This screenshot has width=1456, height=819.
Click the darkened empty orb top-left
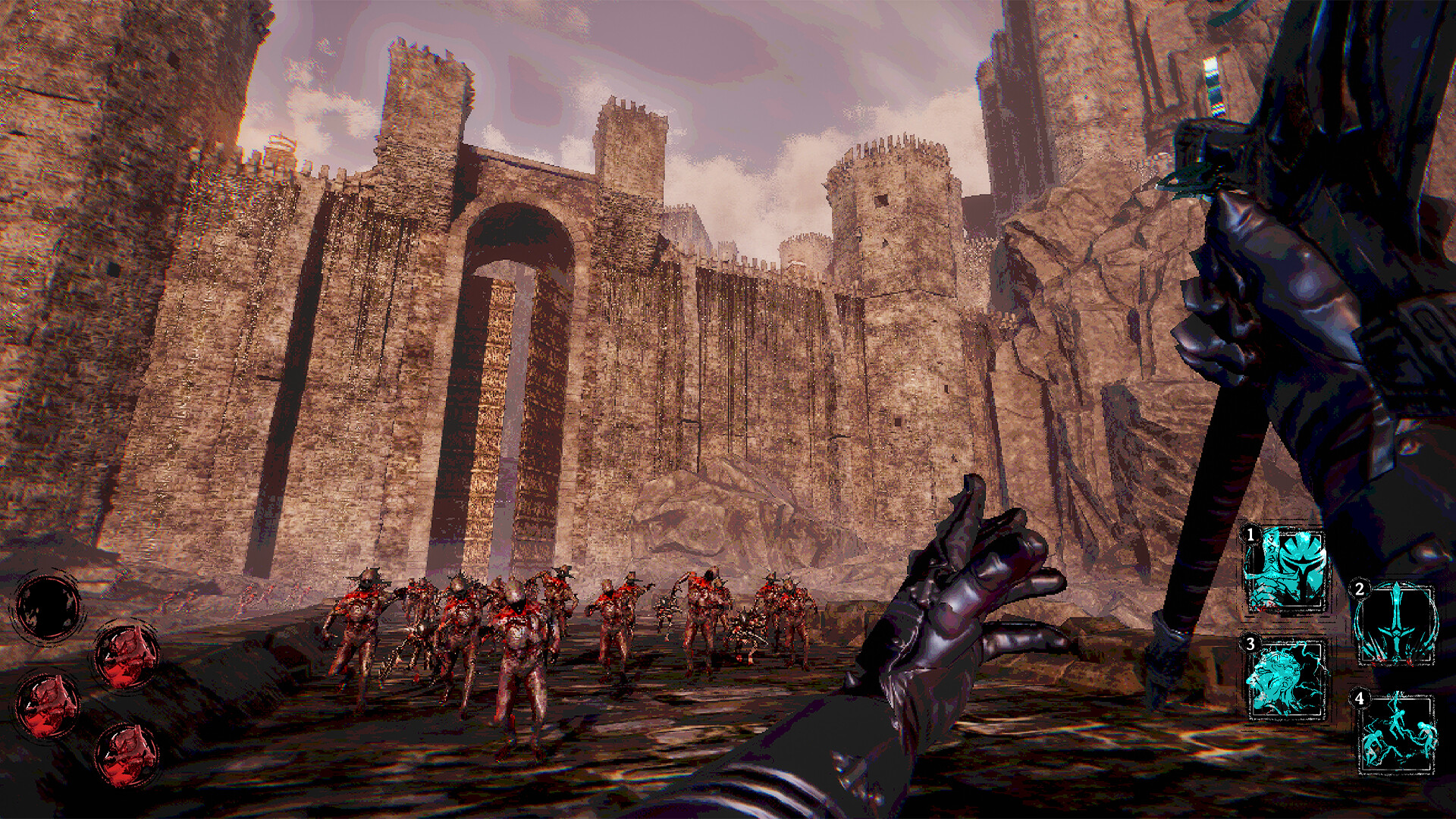tap(49, 607)
